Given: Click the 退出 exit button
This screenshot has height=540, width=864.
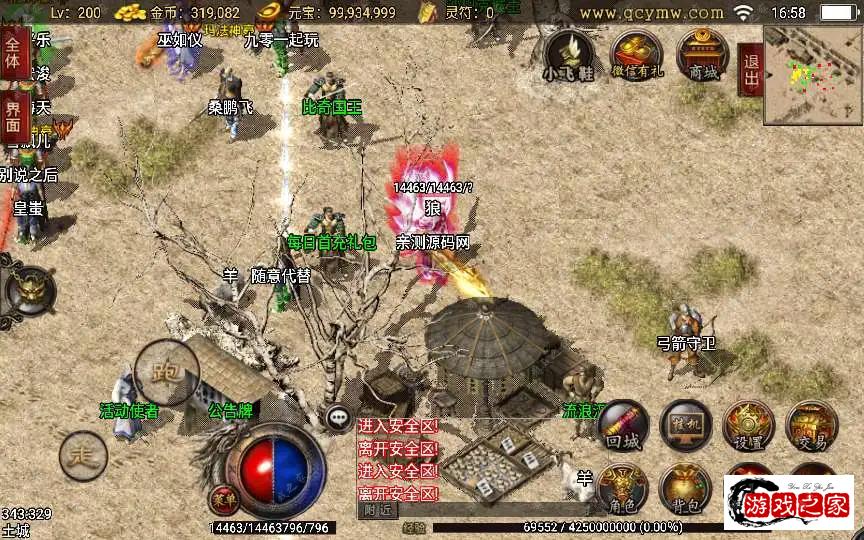Looking at the screenshot, I should (x=750, y=69).
